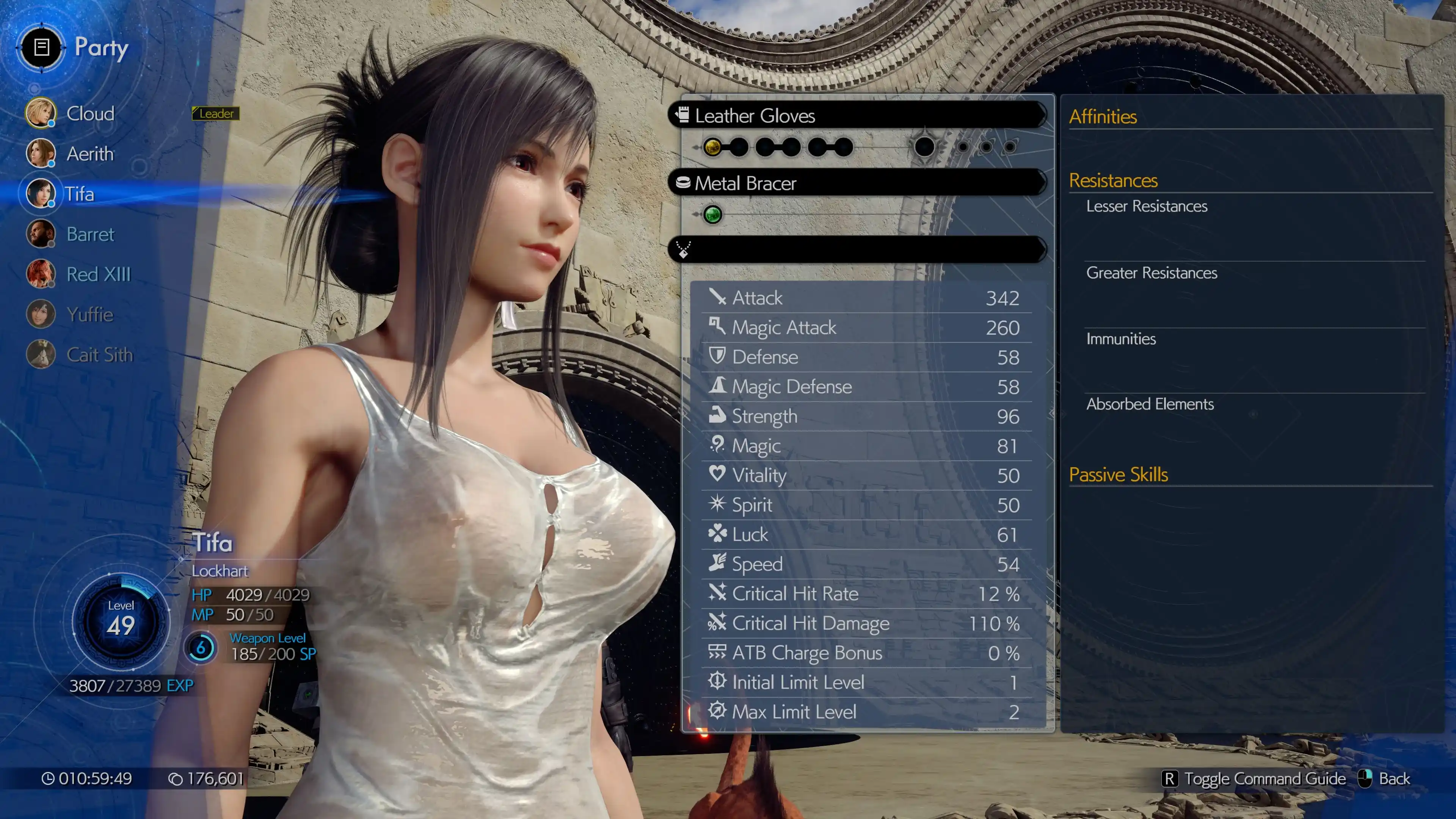Viewport: 1456px width, 819px height.
Task: Click the green materia orb on Metal Bracer
Action: (712, 215)
